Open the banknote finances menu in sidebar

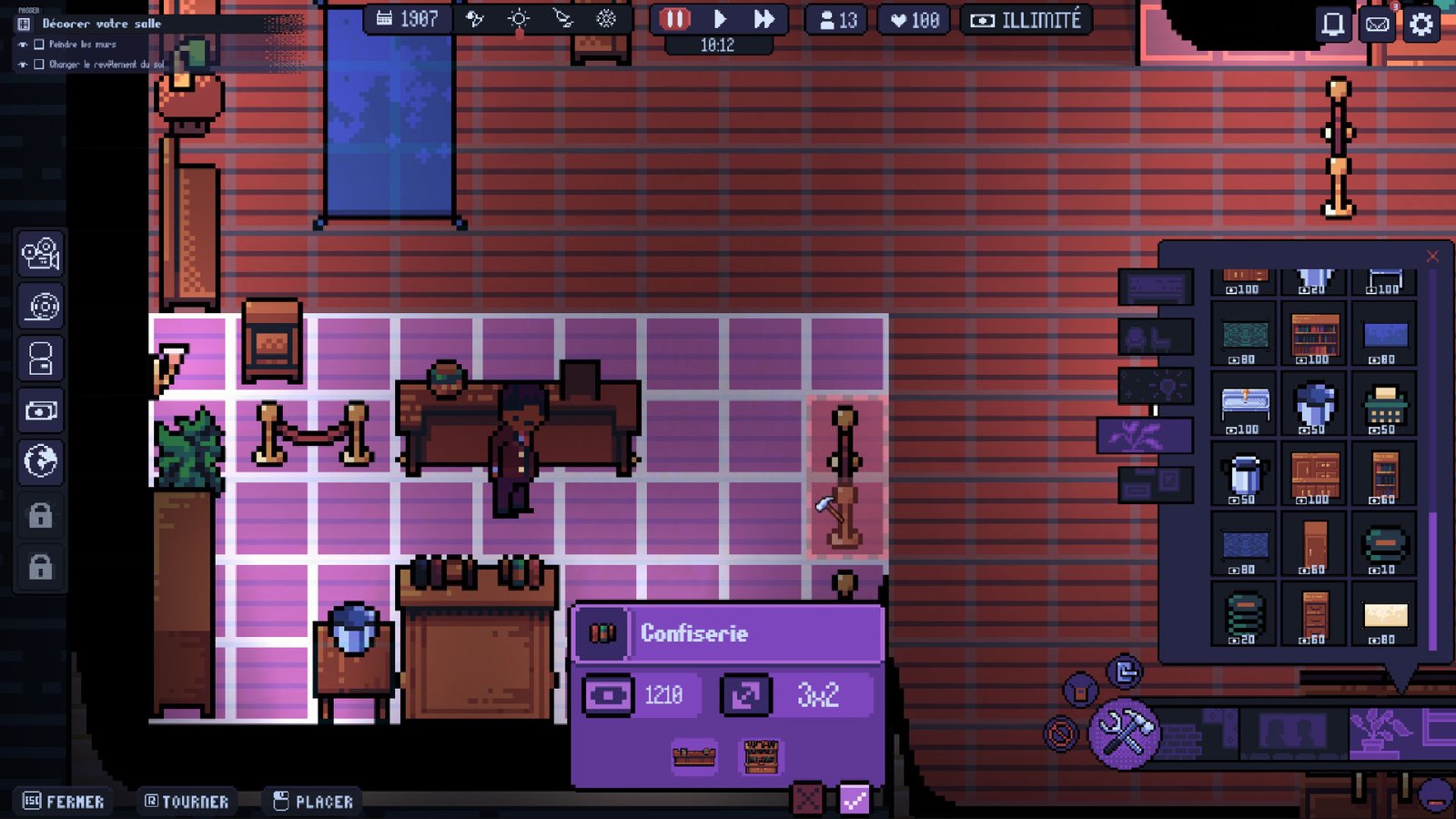(41, 410)
